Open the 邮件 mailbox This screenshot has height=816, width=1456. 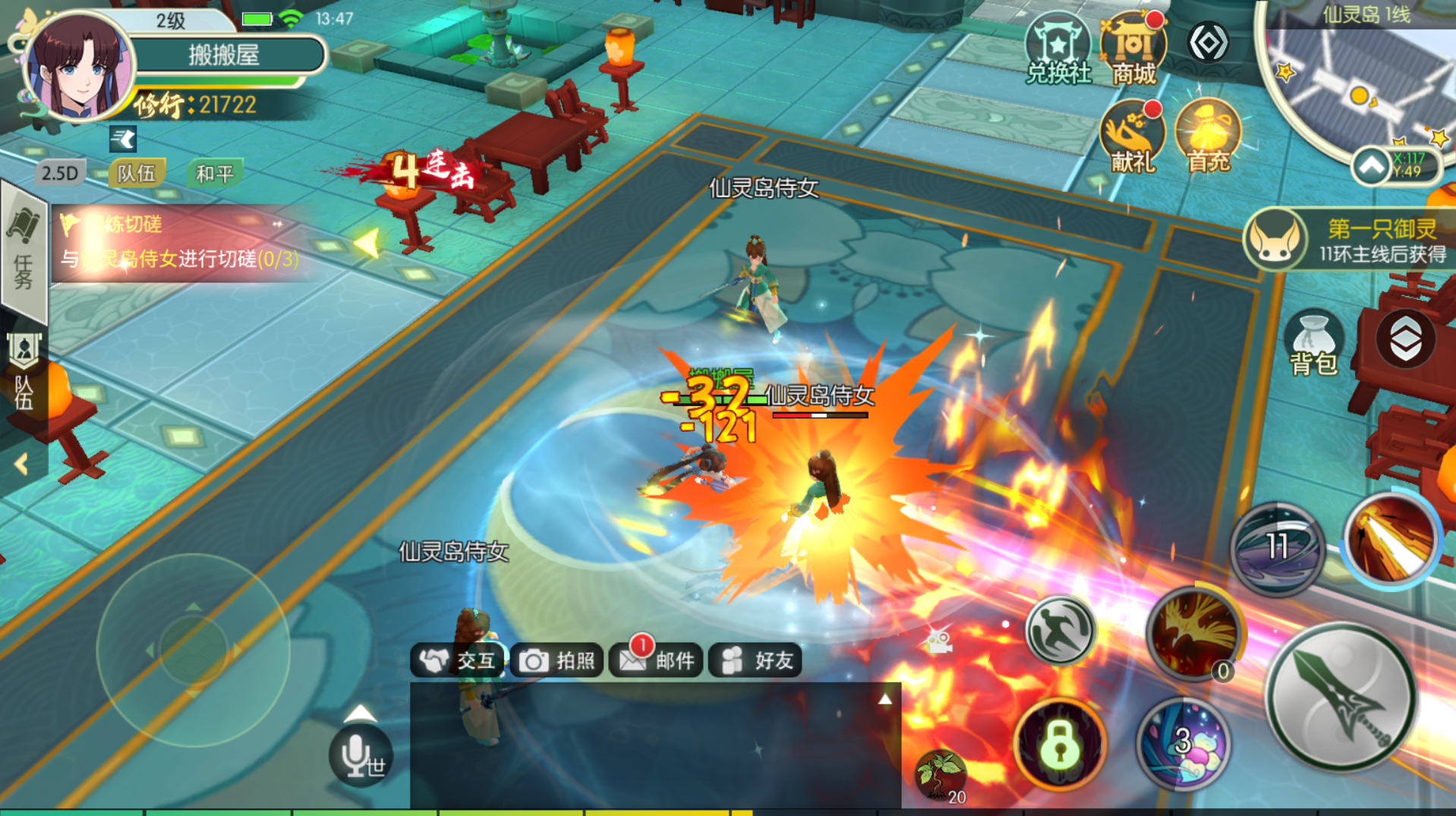click(x=657, y=660)
